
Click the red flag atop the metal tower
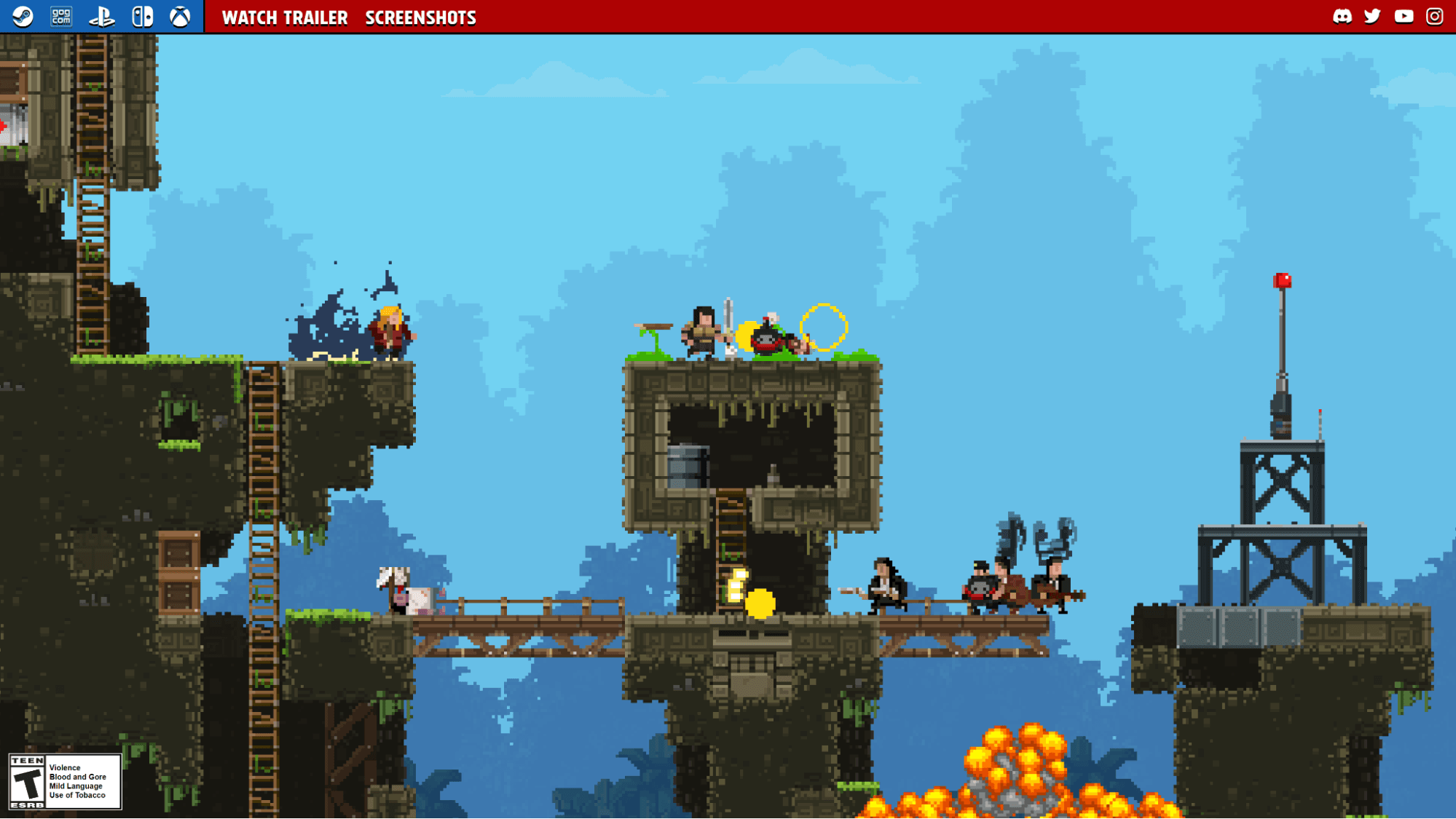[1283, 281]
